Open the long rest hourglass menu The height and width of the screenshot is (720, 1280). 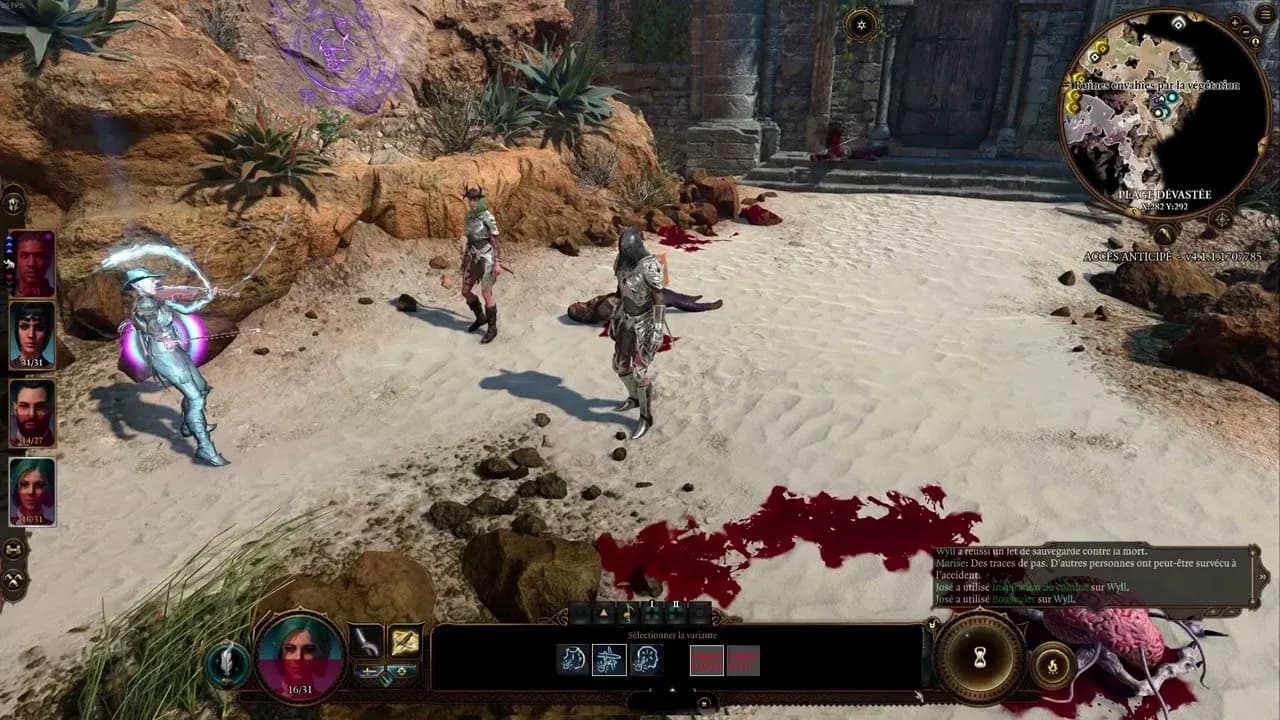pos(979,657)
